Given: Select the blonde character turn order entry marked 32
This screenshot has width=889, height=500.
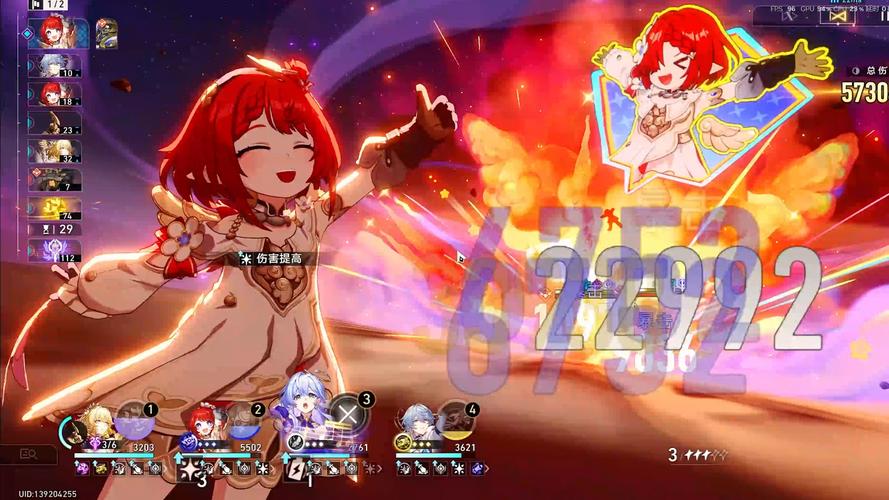Looking at the screenshot, I should pyautogui.click(x=55, y=151).
